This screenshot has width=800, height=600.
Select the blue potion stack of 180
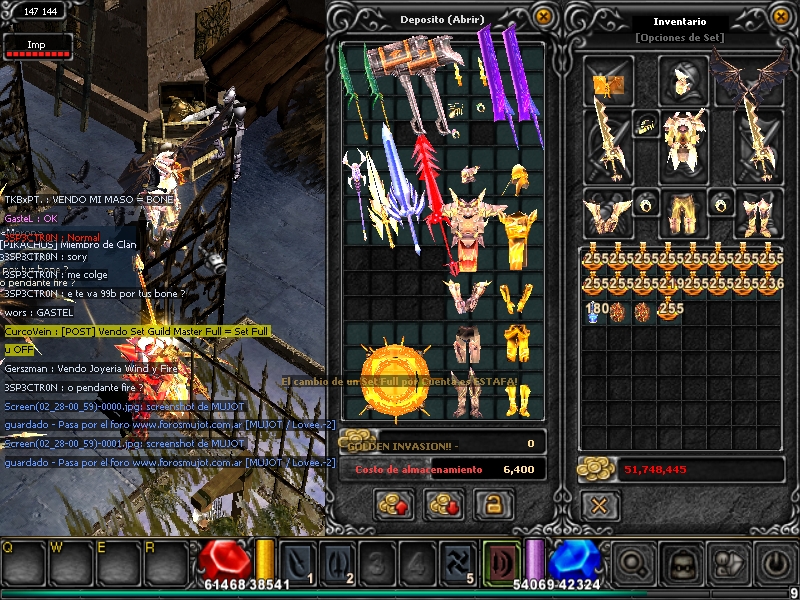[x=597, y=311]
